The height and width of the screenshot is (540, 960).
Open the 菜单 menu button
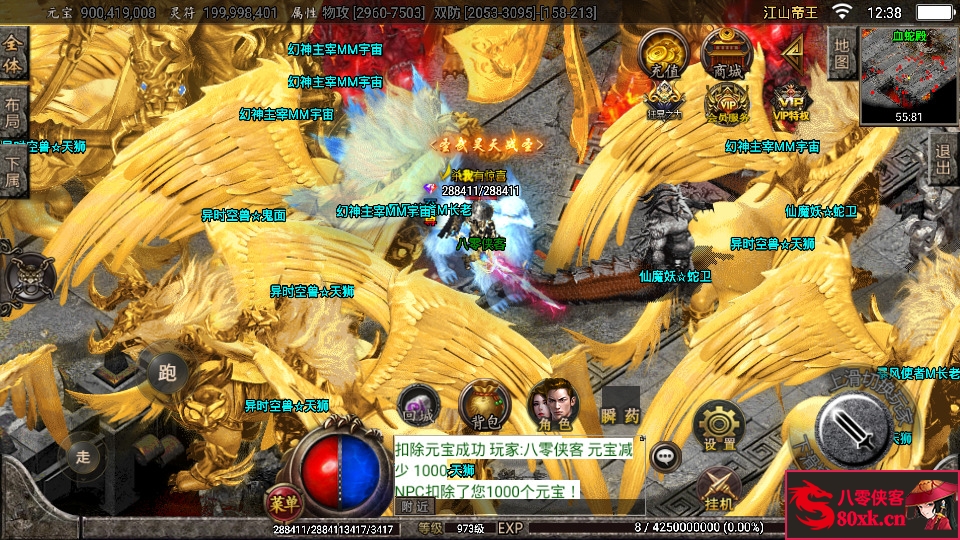click(x=282, y=501)
